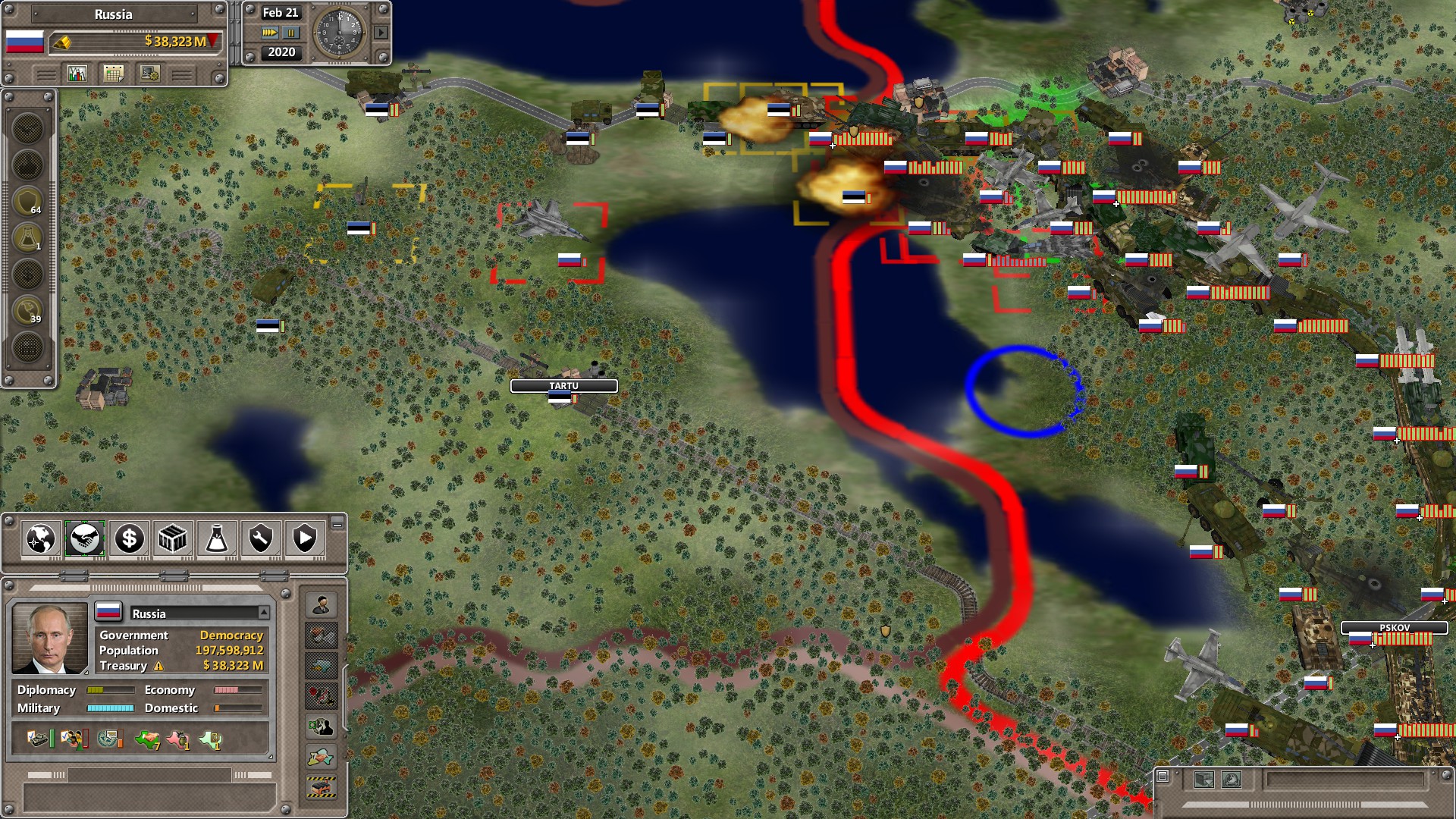Enable fast-forward time speed
This screenshot has width=1456, height=819.
point(271,32)
